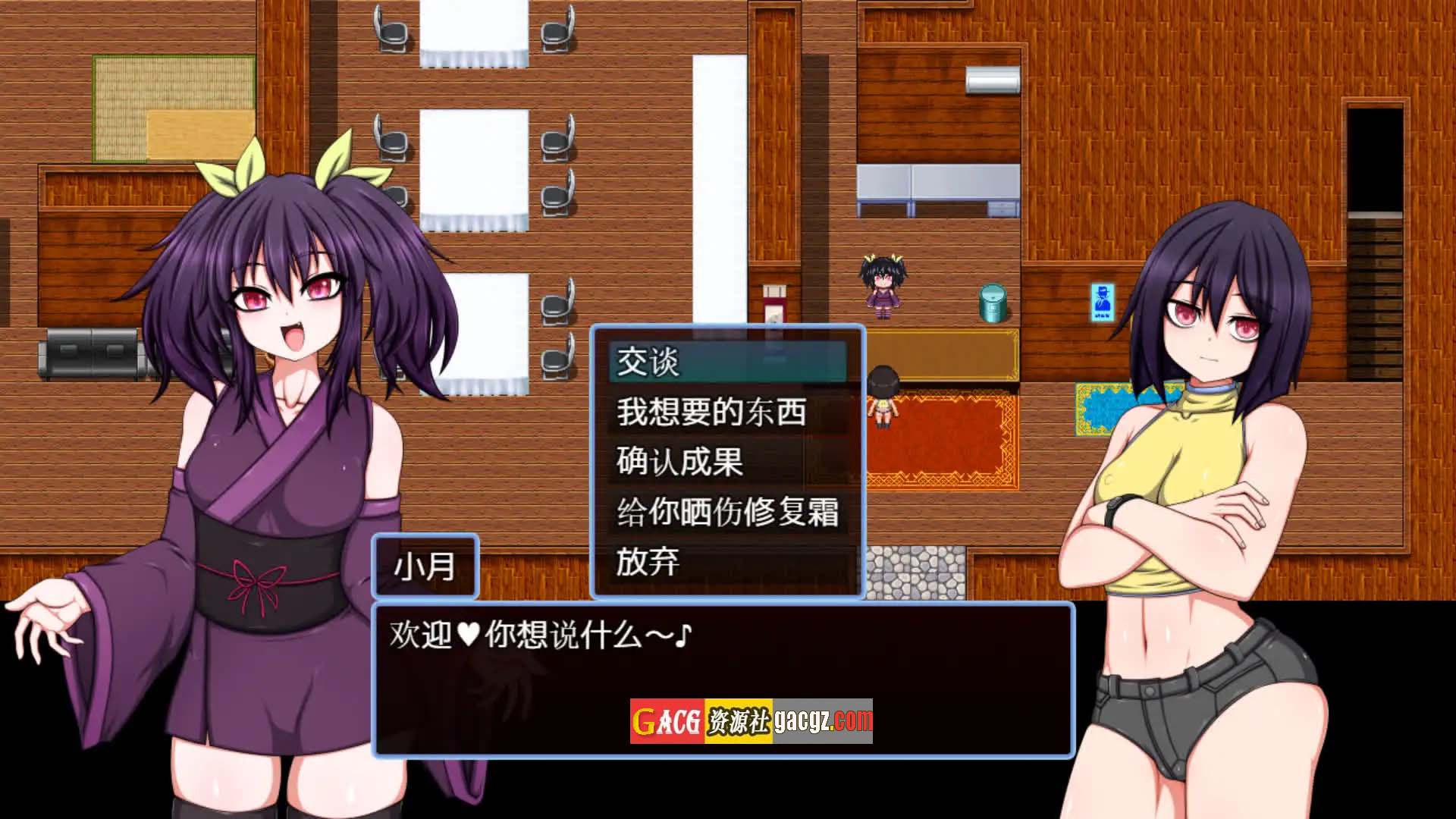Choose 我想要的东西 from the menu
Image resolution: width=1456 pixels, height=819 pixels.
tap(726, 412)
